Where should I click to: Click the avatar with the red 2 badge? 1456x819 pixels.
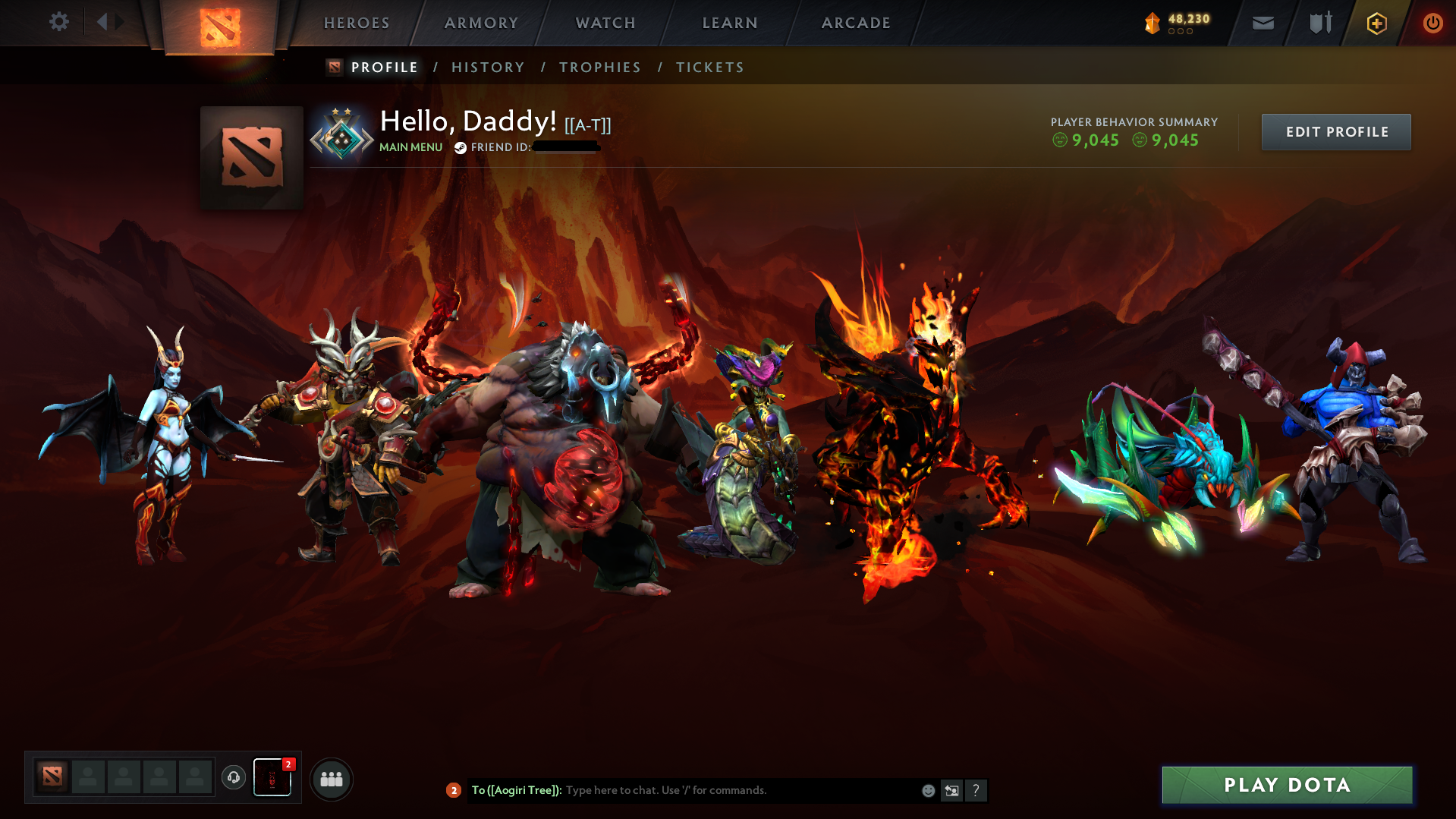(x=272, y=777)
